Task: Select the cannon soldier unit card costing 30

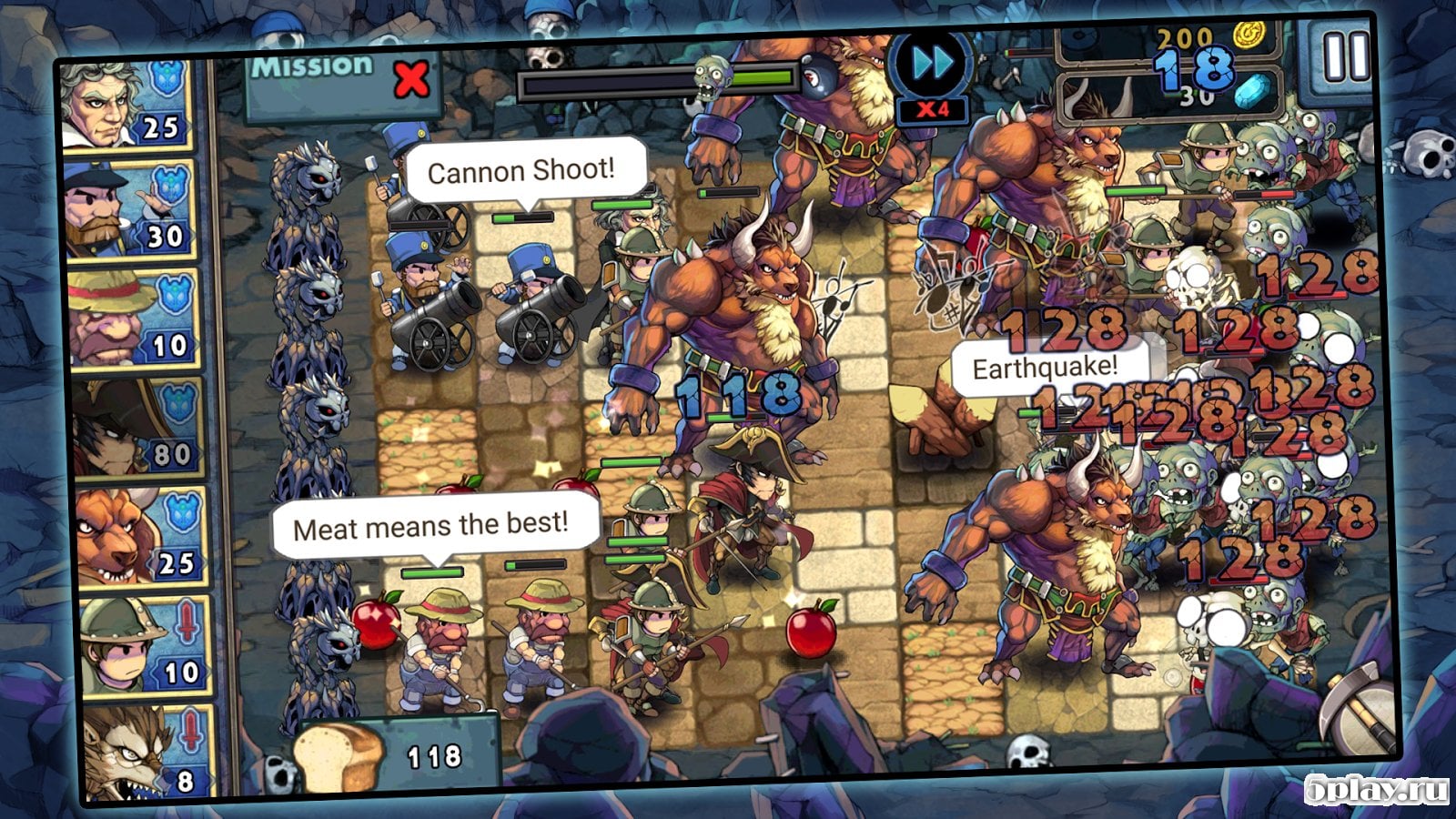Action: point(130,210)
